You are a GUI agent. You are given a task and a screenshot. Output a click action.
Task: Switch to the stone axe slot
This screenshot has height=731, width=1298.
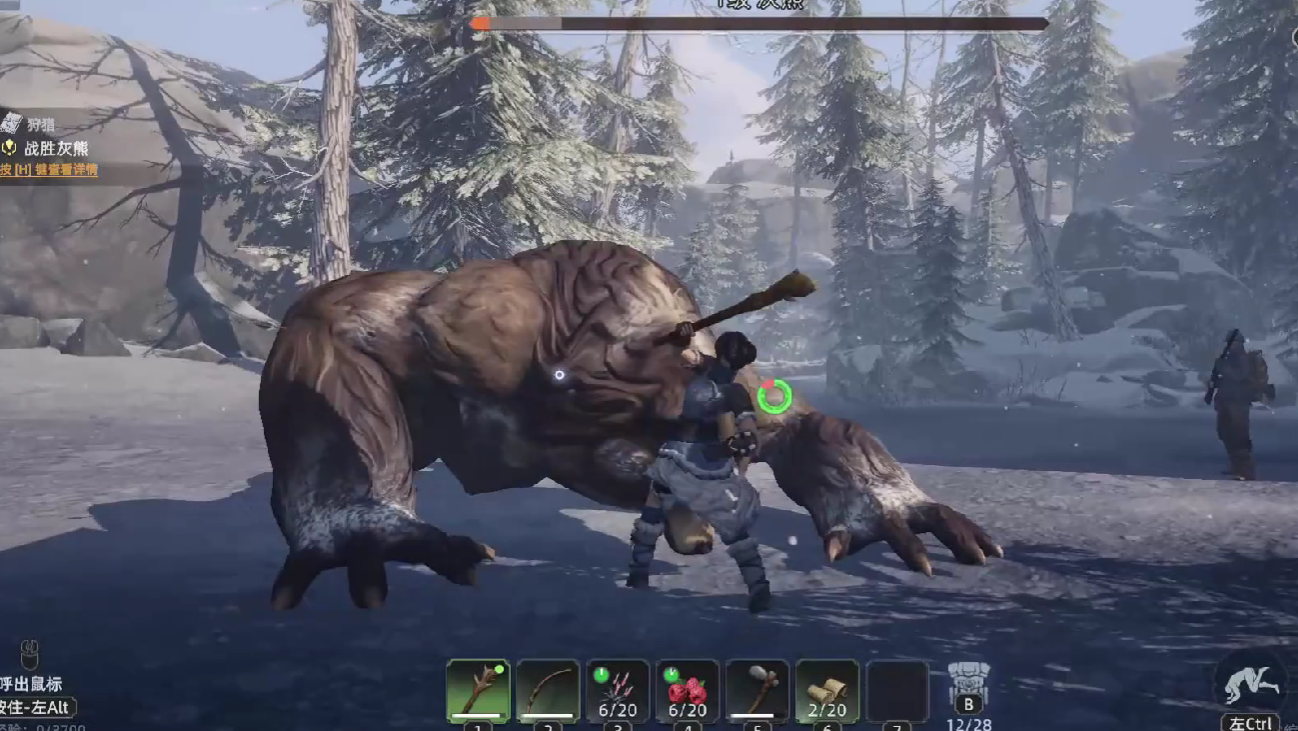click(758, 690)
